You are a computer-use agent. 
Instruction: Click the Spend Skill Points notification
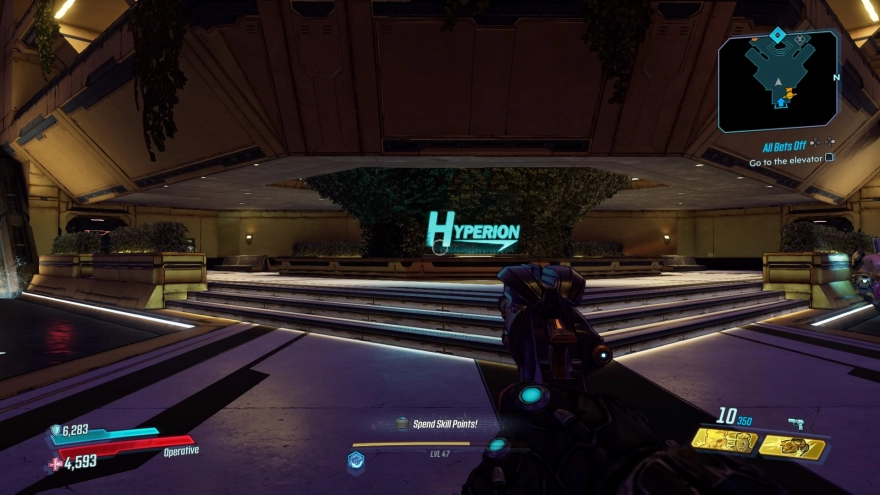click(444, 424)
